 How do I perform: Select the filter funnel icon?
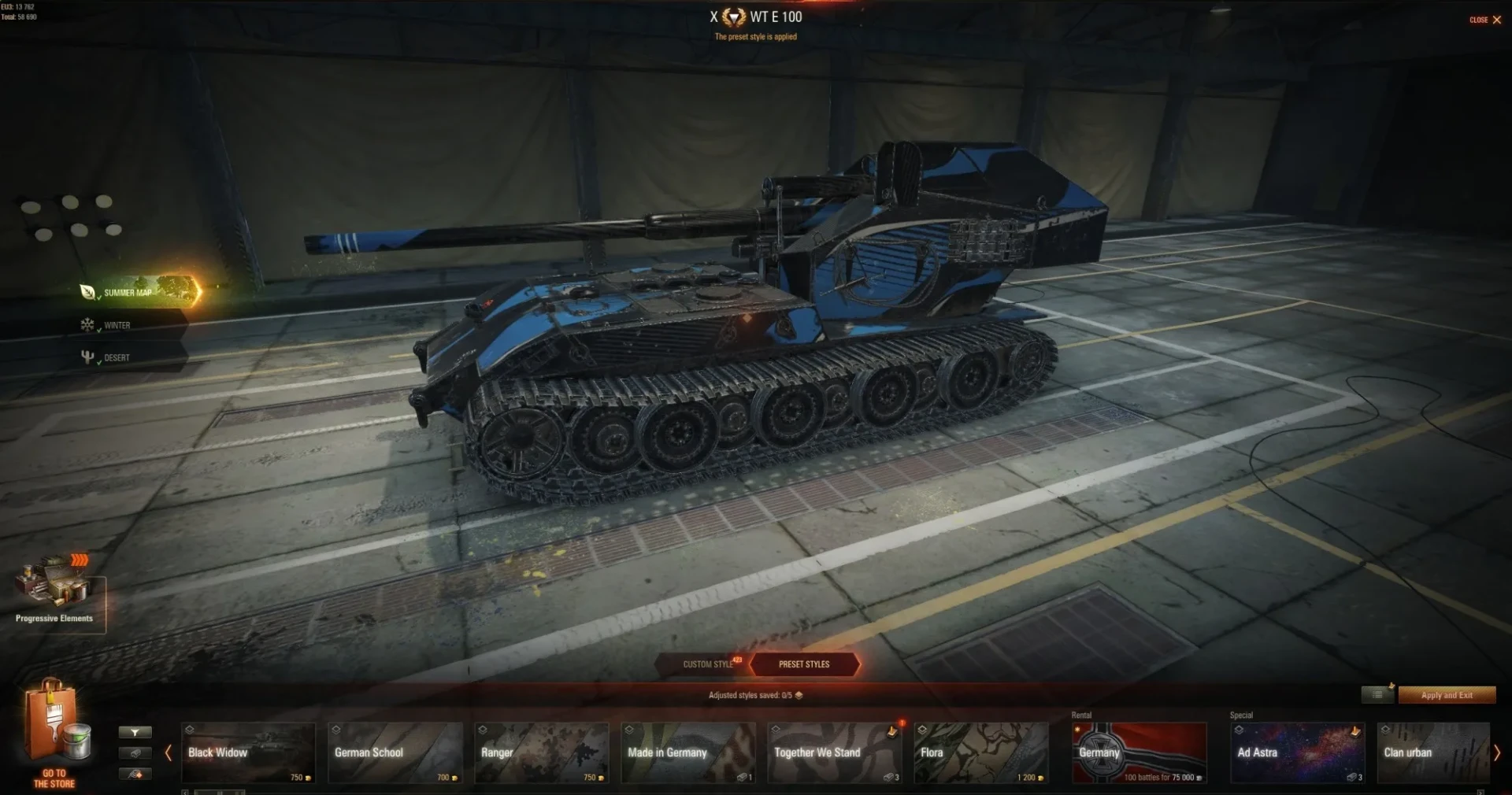coord(135,732)
